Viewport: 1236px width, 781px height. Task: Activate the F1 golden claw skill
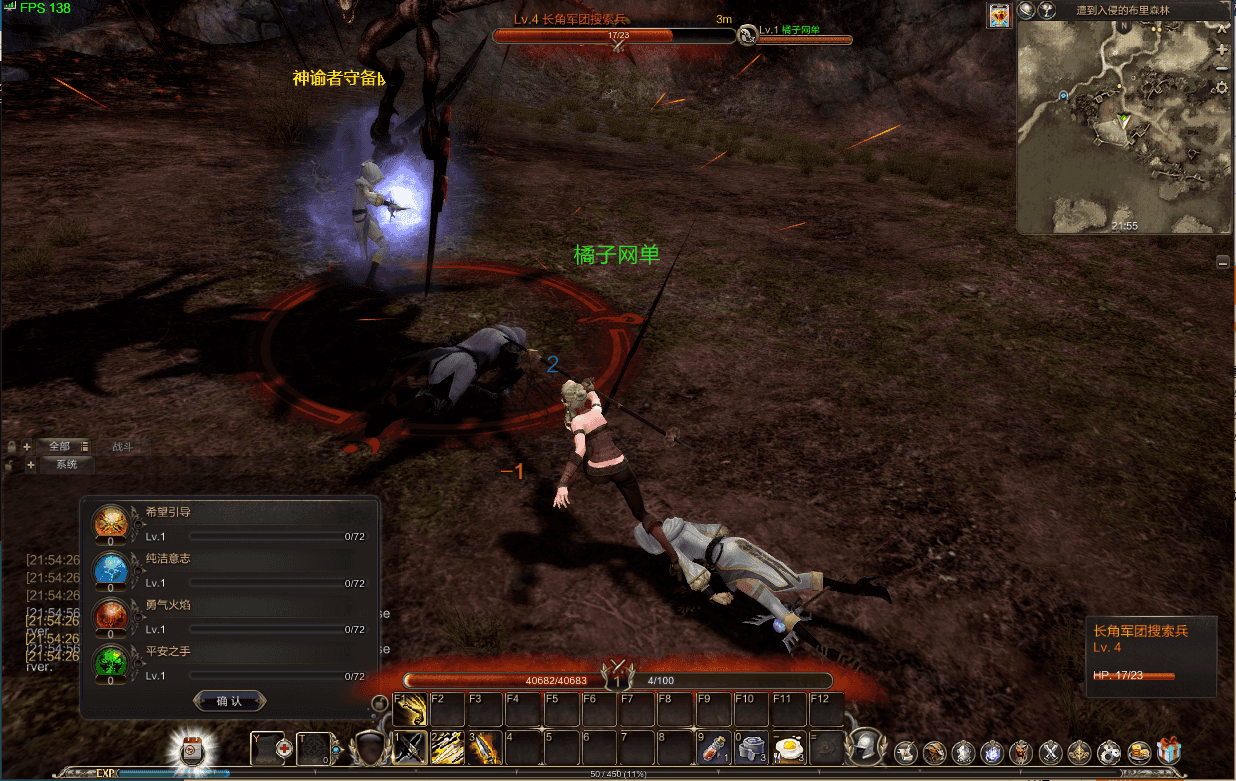(x=410, y=711)
